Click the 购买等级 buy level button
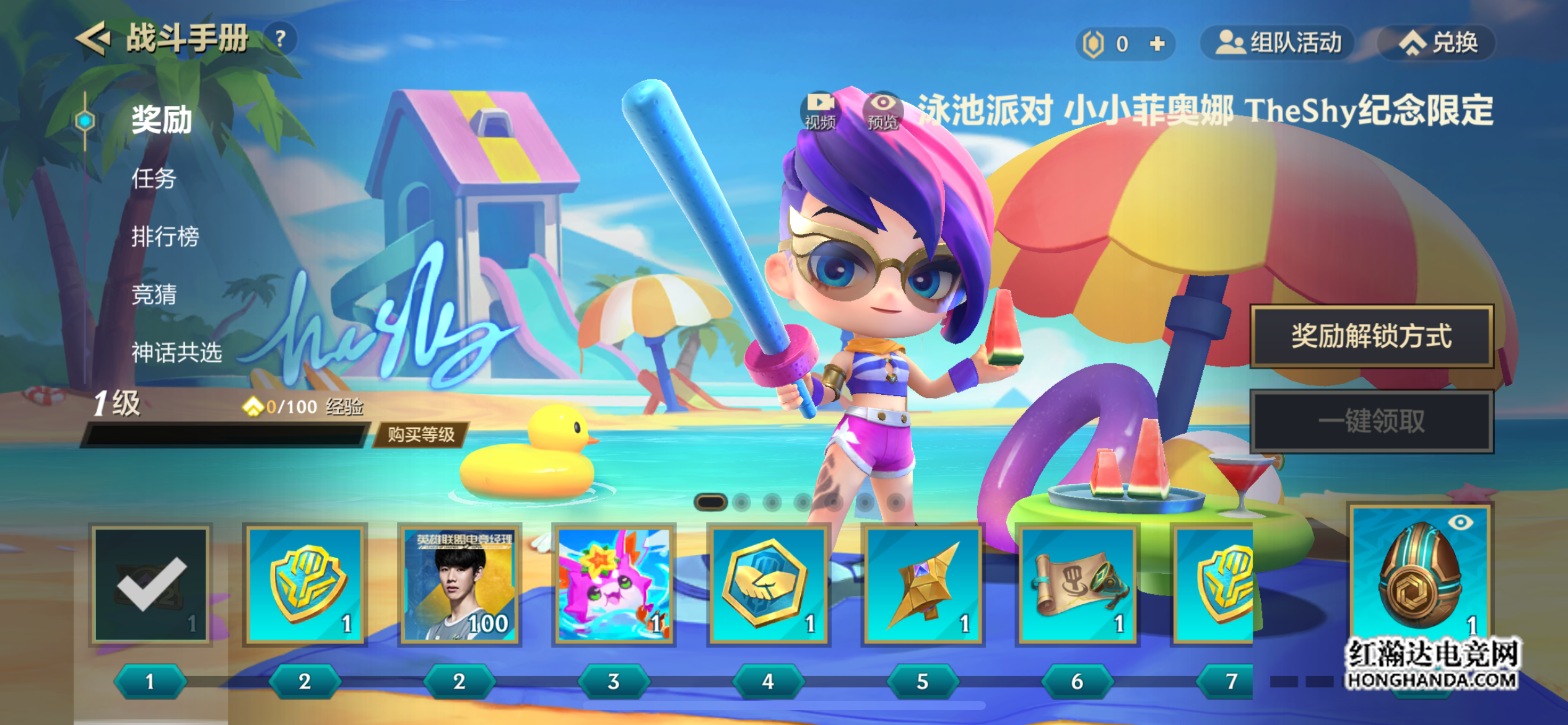1568x725 pixels. pyautogui.click(x=421, y=434)
